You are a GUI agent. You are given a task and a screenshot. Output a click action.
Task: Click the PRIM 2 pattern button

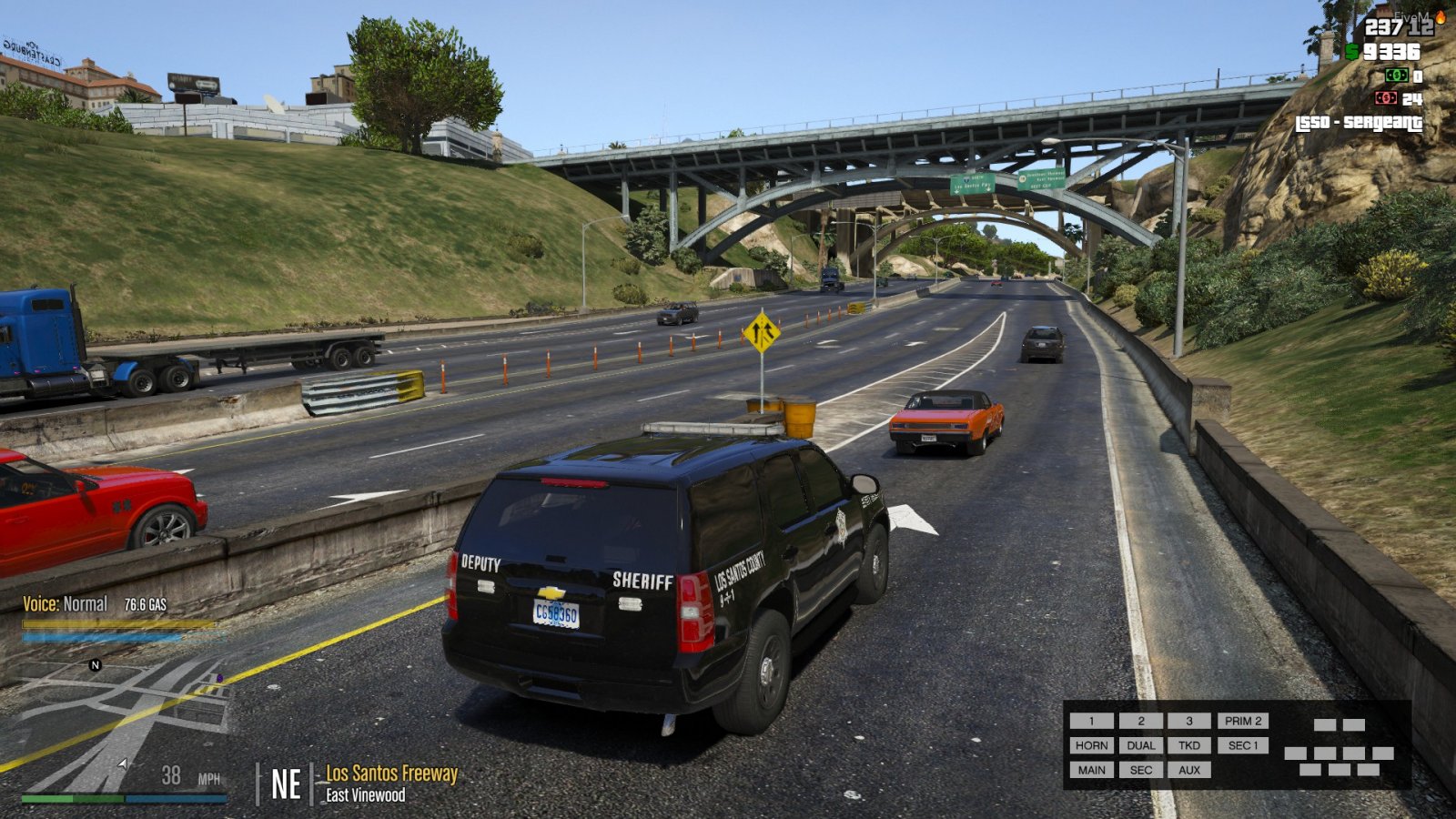coord(1242,721)
